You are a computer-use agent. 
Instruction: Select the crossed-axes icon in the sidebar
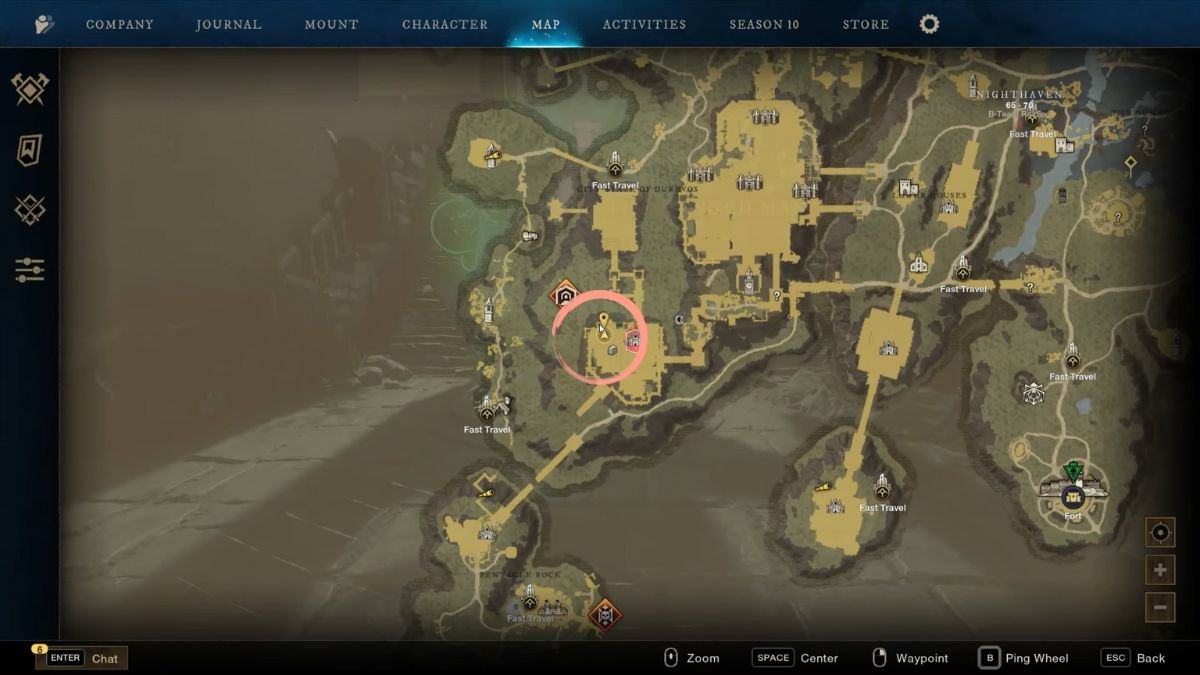click(x=30, y=89)
